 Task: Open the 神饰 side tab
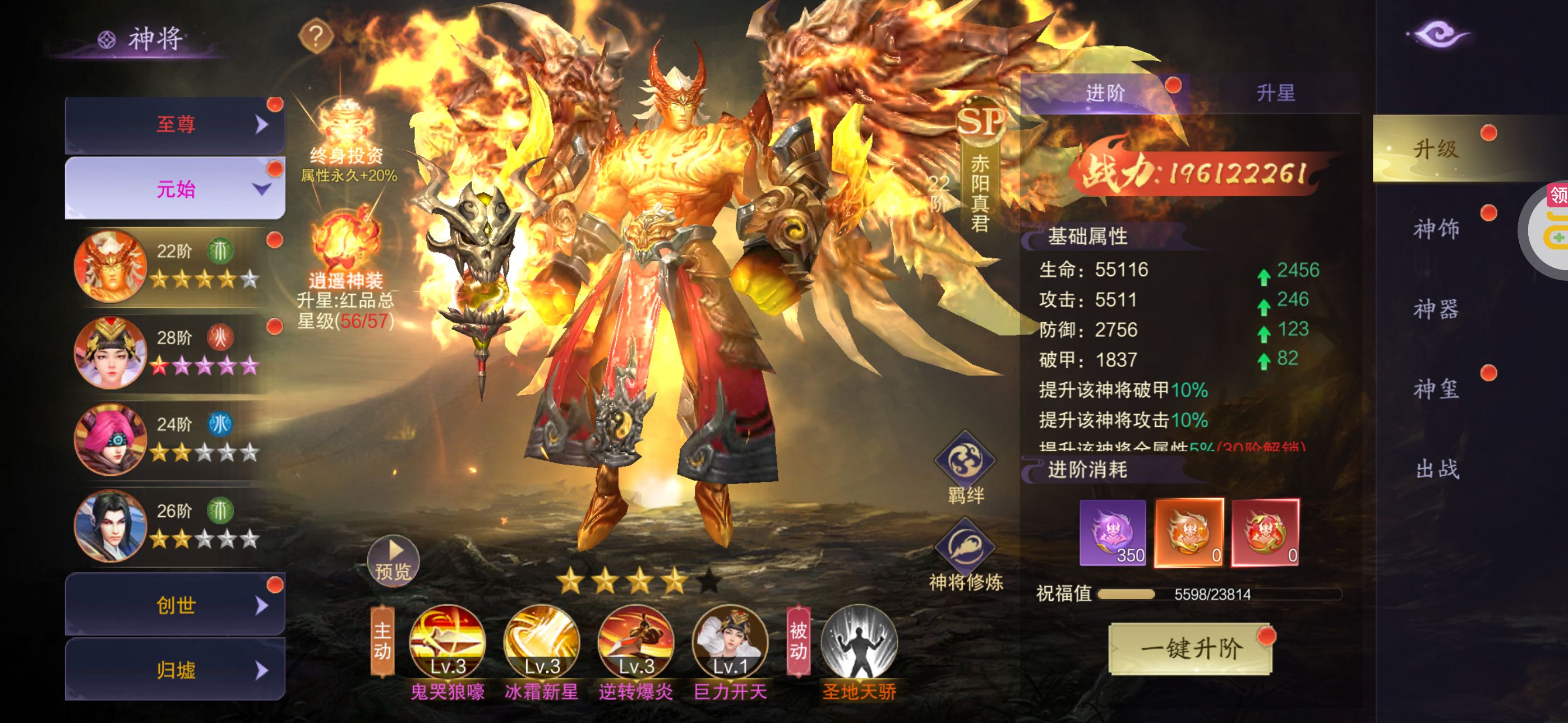[1436, 229]
